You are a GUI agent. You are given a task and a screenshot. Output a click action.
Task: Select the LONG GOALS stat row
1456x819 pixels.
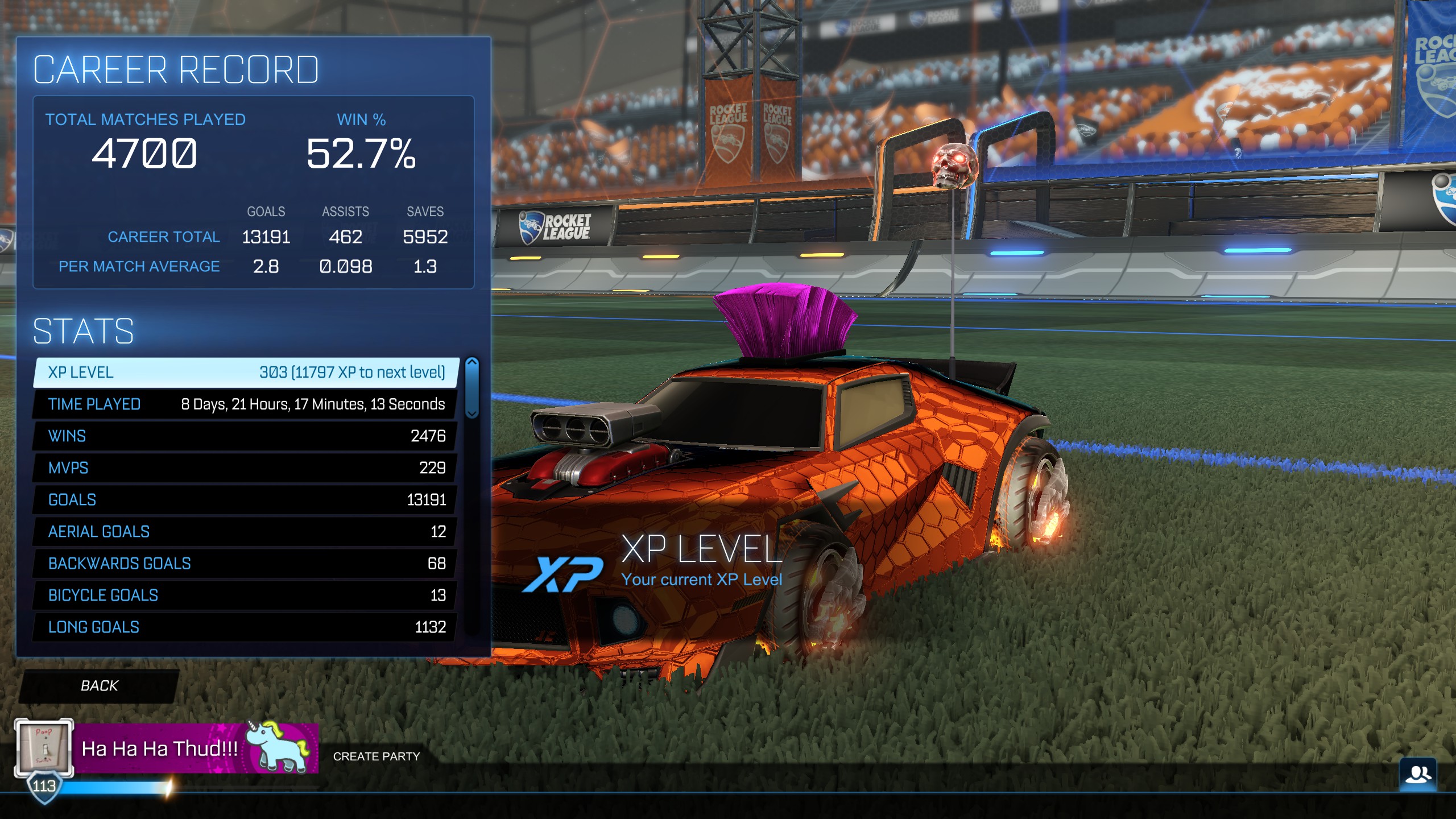pos(246,627)
